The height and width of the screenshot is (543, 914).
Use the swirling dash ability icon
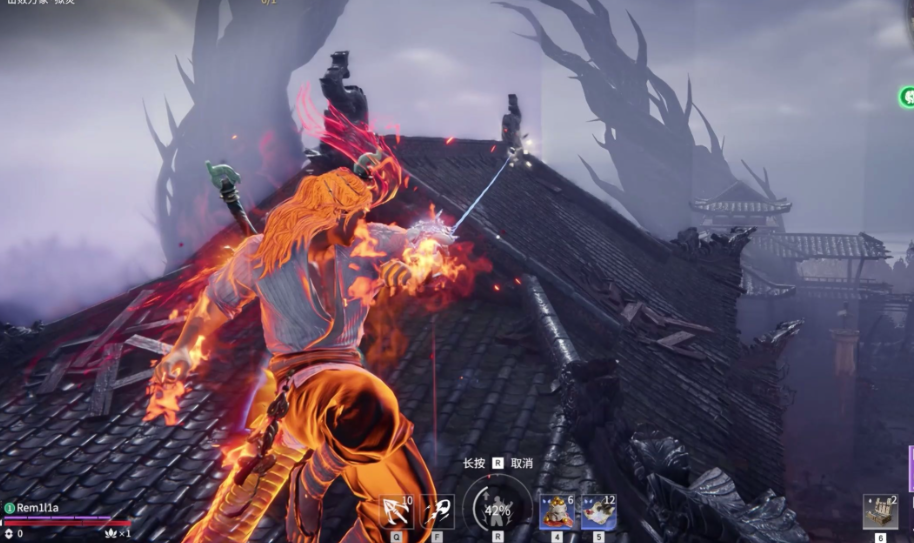437,512
